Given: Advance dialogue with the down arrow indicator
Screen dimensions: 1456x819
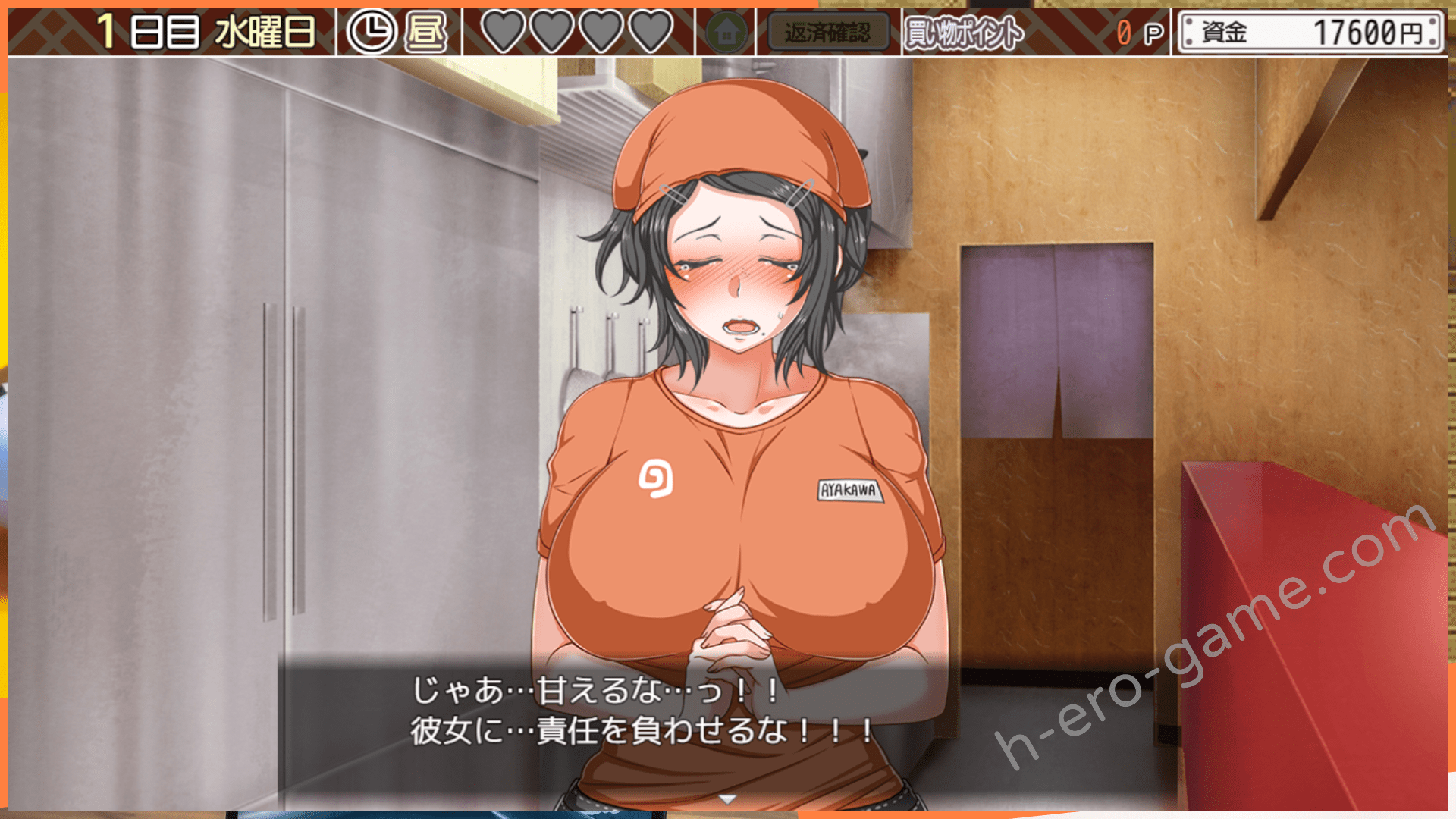Looking at the screenshot, I should [x=727, y=799].
